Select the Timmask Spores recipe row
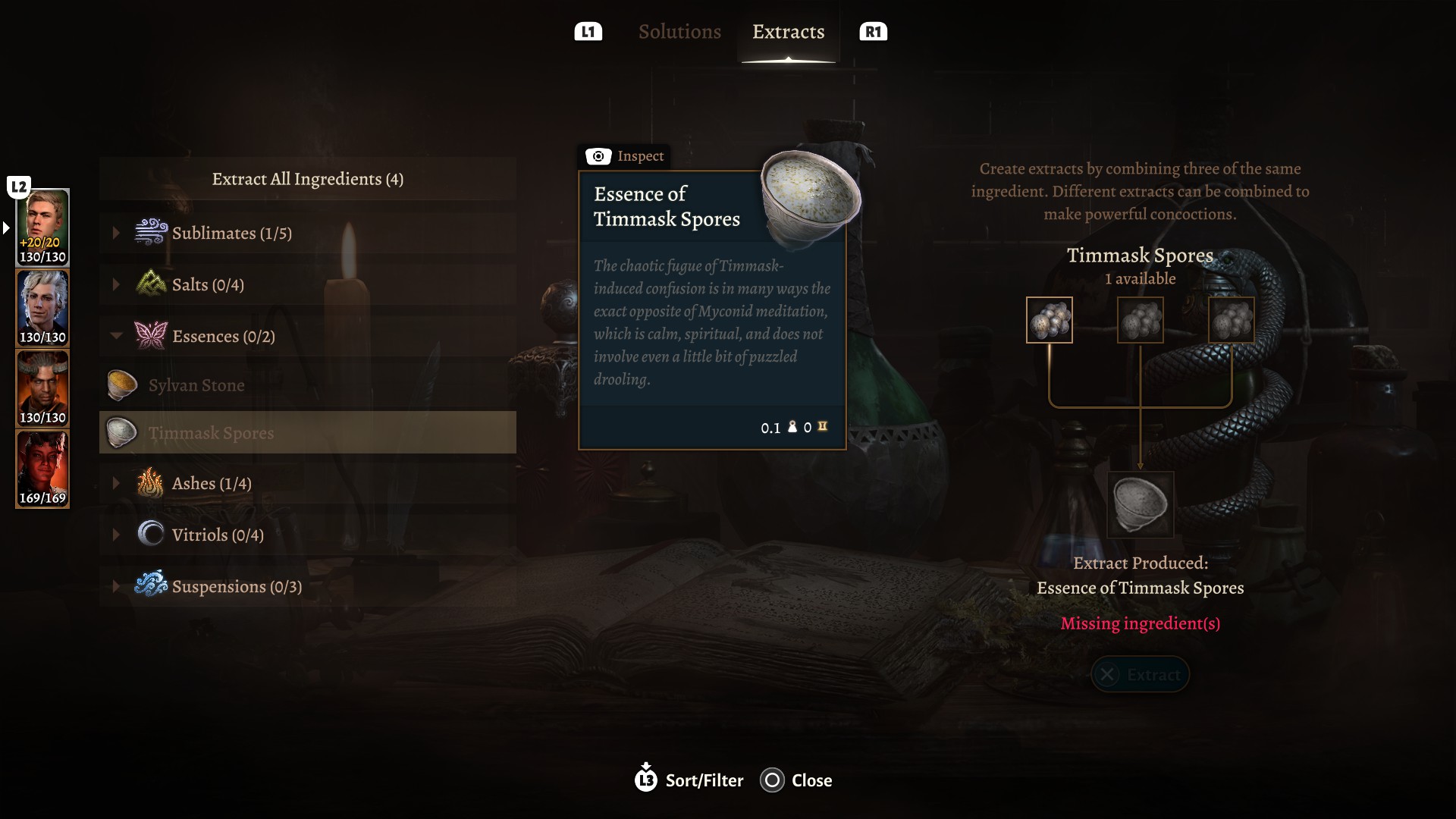This screenshot has width=1456, height=819. coord(307,433)
